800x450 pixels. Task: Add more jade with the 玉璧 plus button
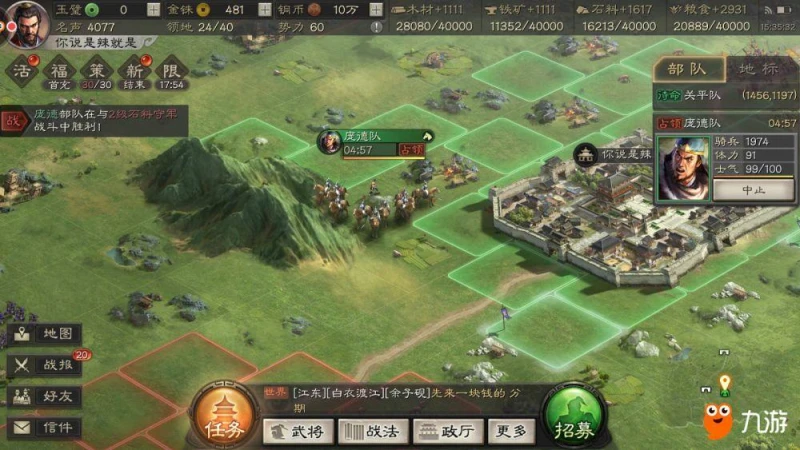coord(152,9)
